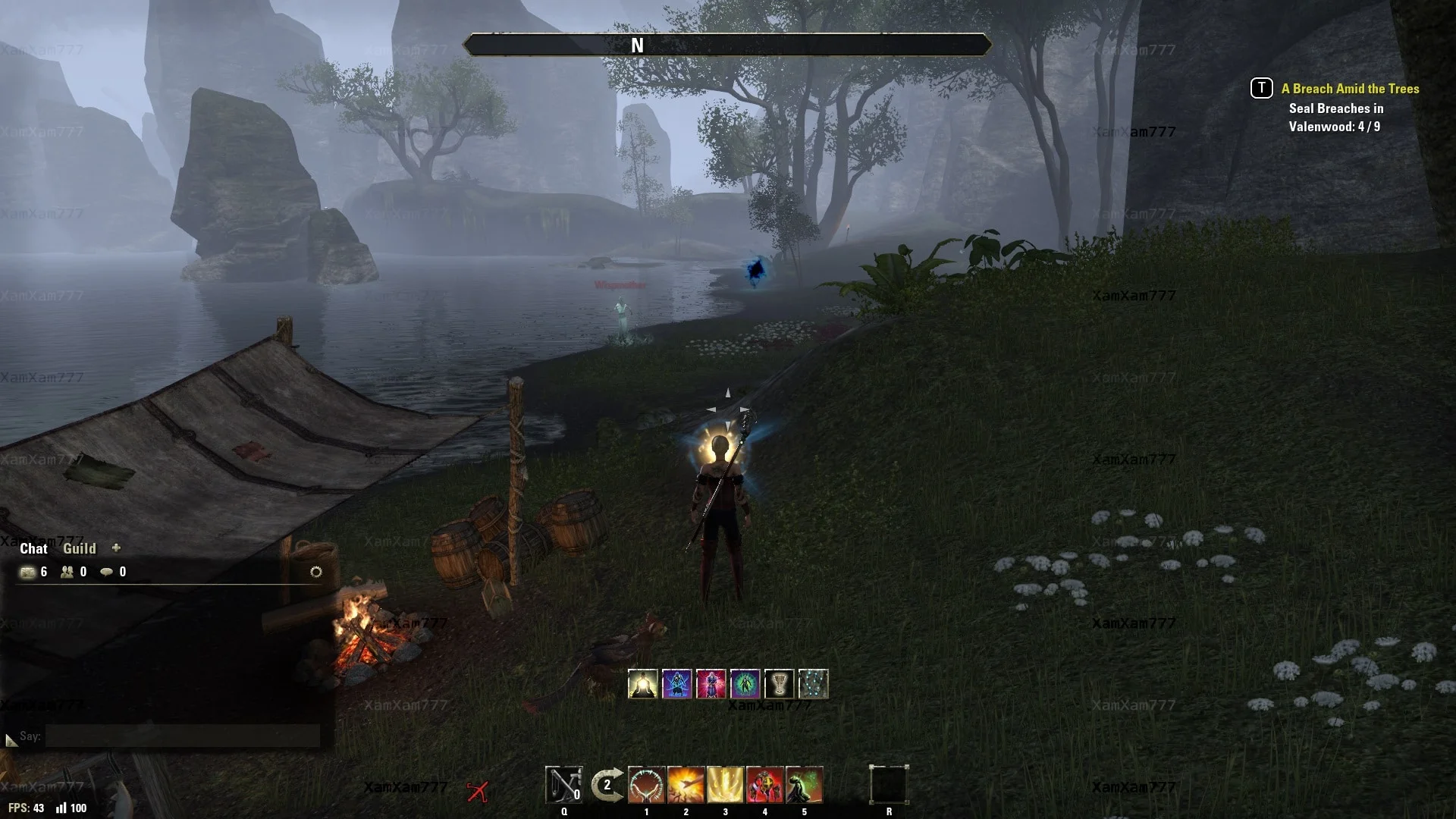This screenshot has height=819, width=1456.
Task: Open the friends list icon
Action: [x=67, y=572]
